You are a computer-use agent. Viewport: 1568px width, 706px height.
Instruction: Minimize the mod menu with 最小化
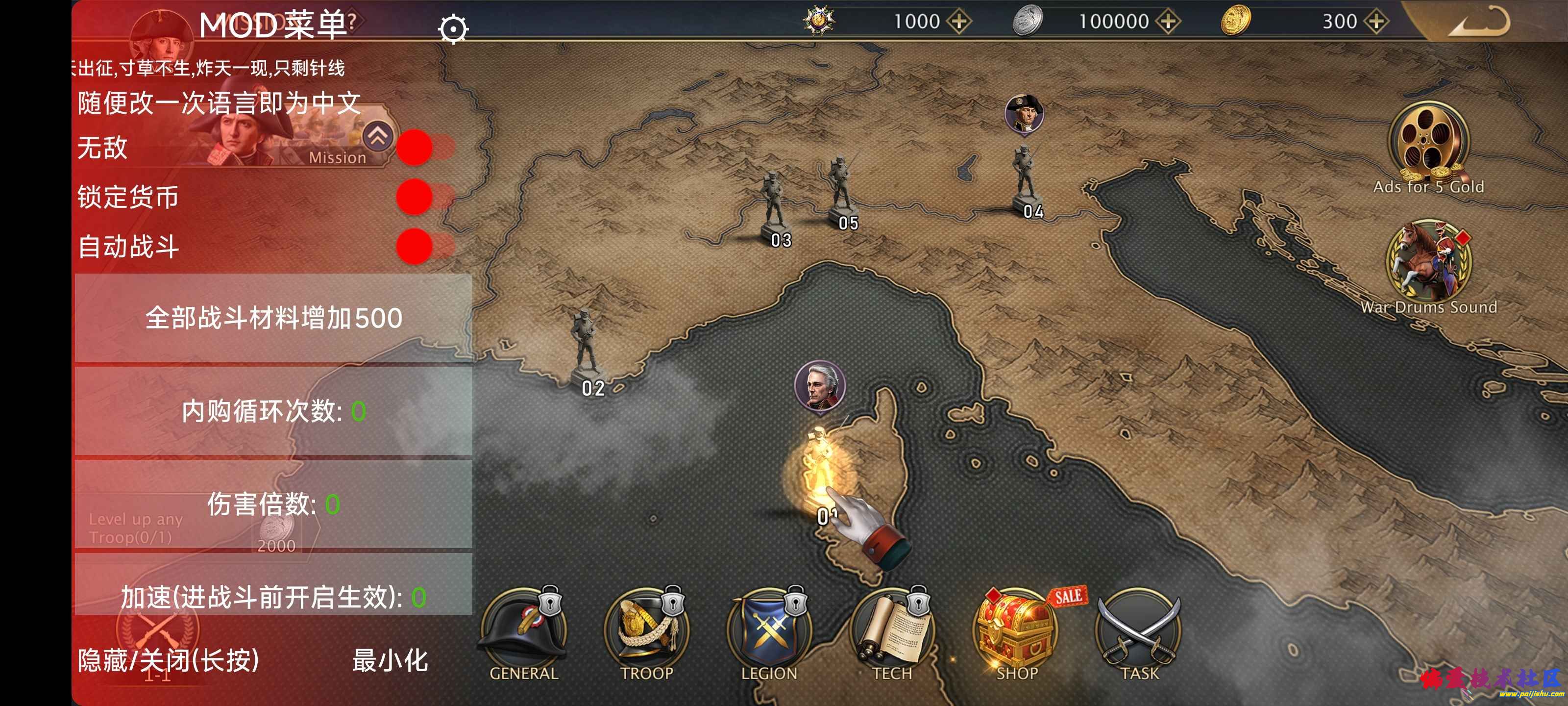(390, 660)
